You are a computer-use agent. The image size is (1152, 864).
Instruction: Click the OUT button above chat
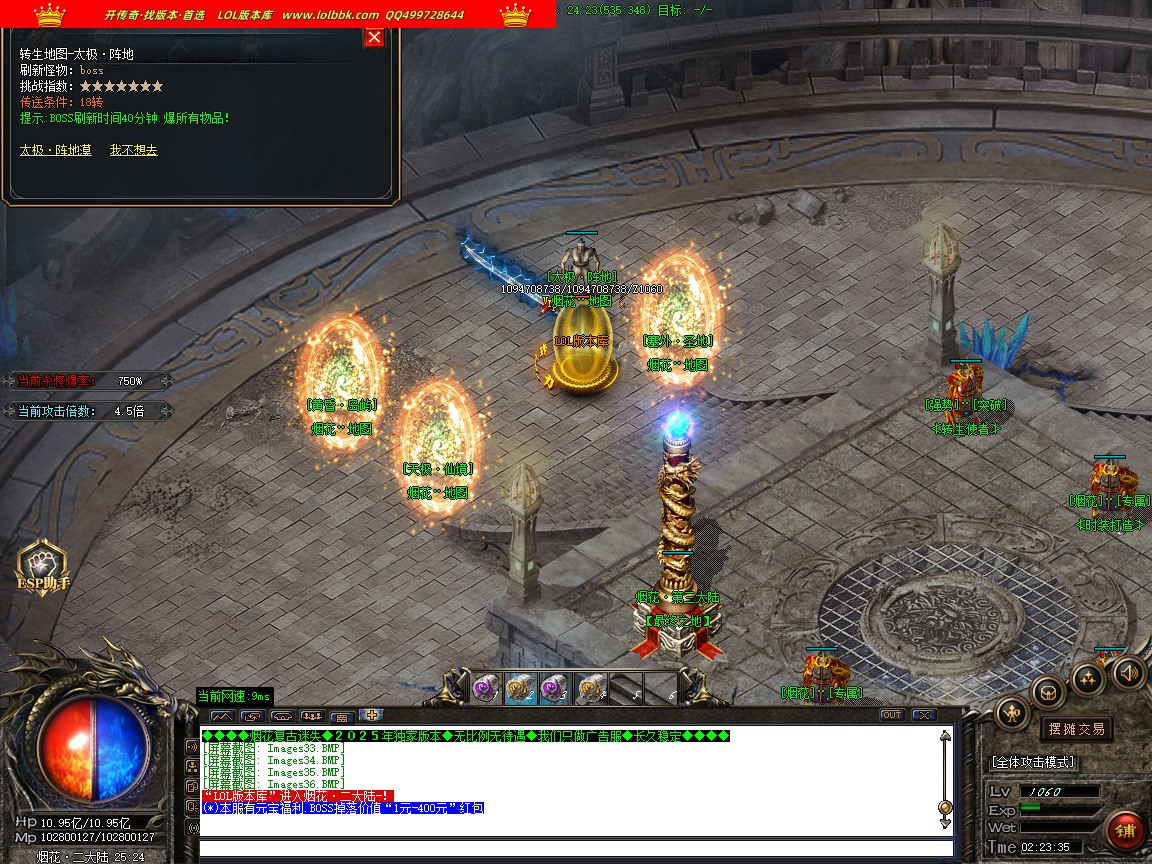click(x=891, y=715)
